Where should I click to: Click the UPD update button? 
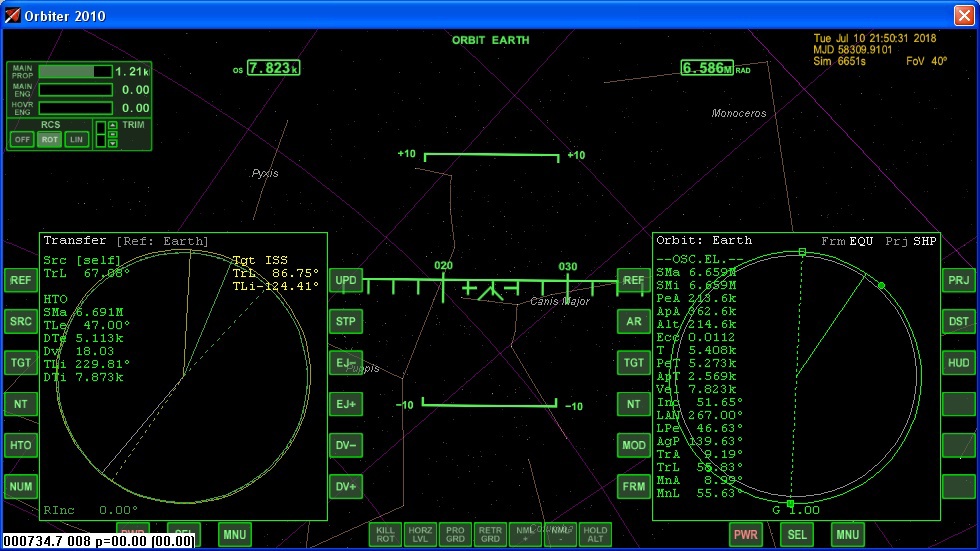[x=346, y=281]
